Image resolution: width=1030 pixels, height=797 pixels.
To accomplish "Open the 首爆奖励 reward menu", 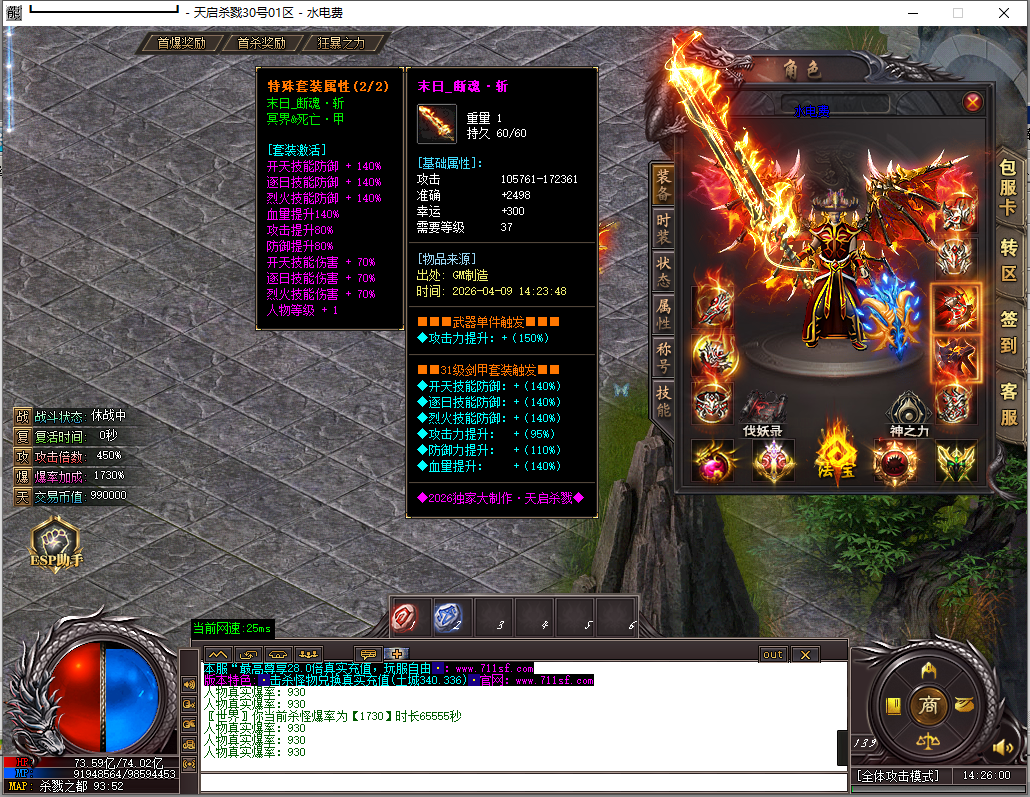I will [x=181, y=43].
